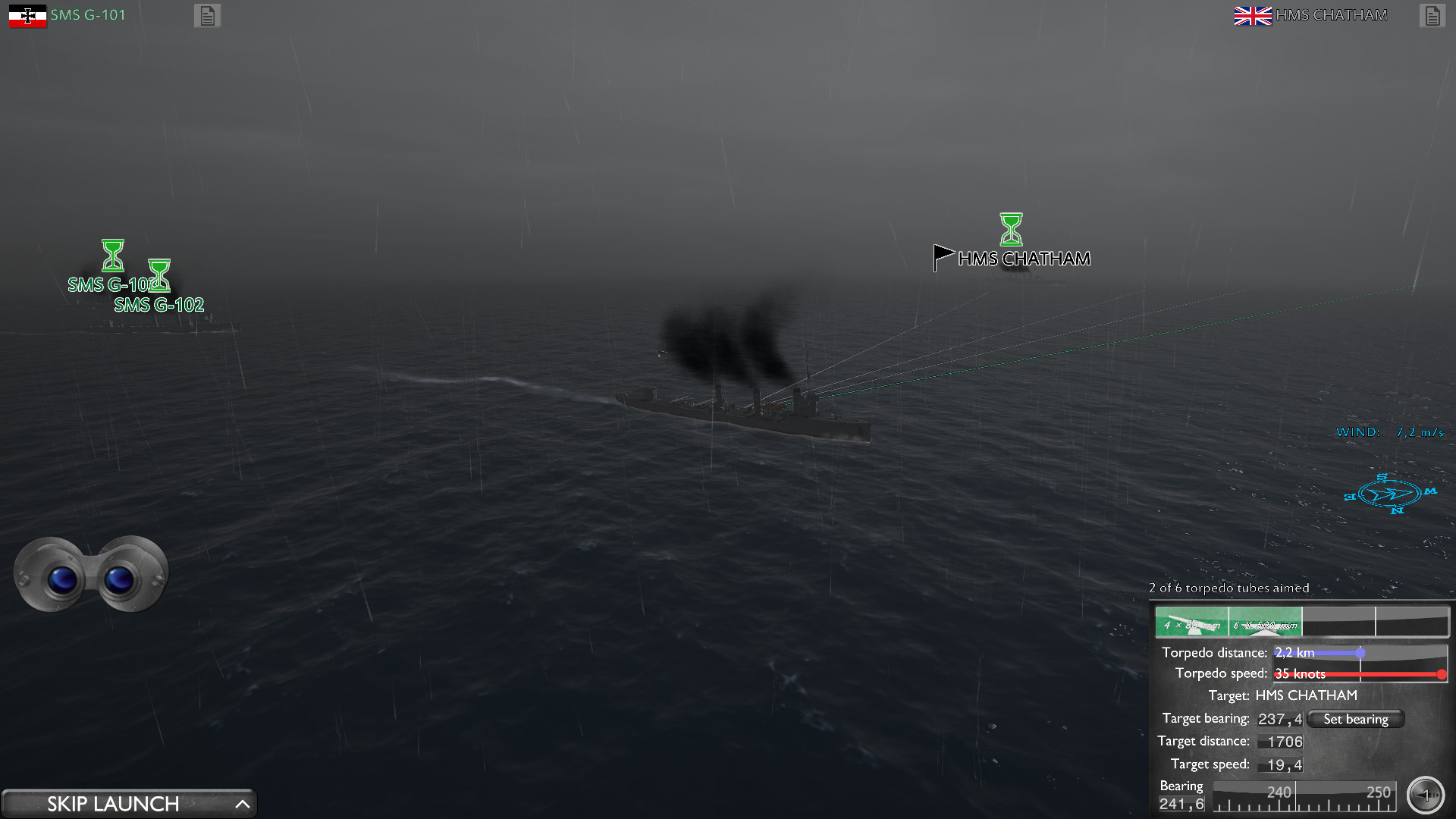Viewport: 1456px width, 819px height.
Task: Open the SMS G-101 ship report document icon
Action: coord(207,15)
